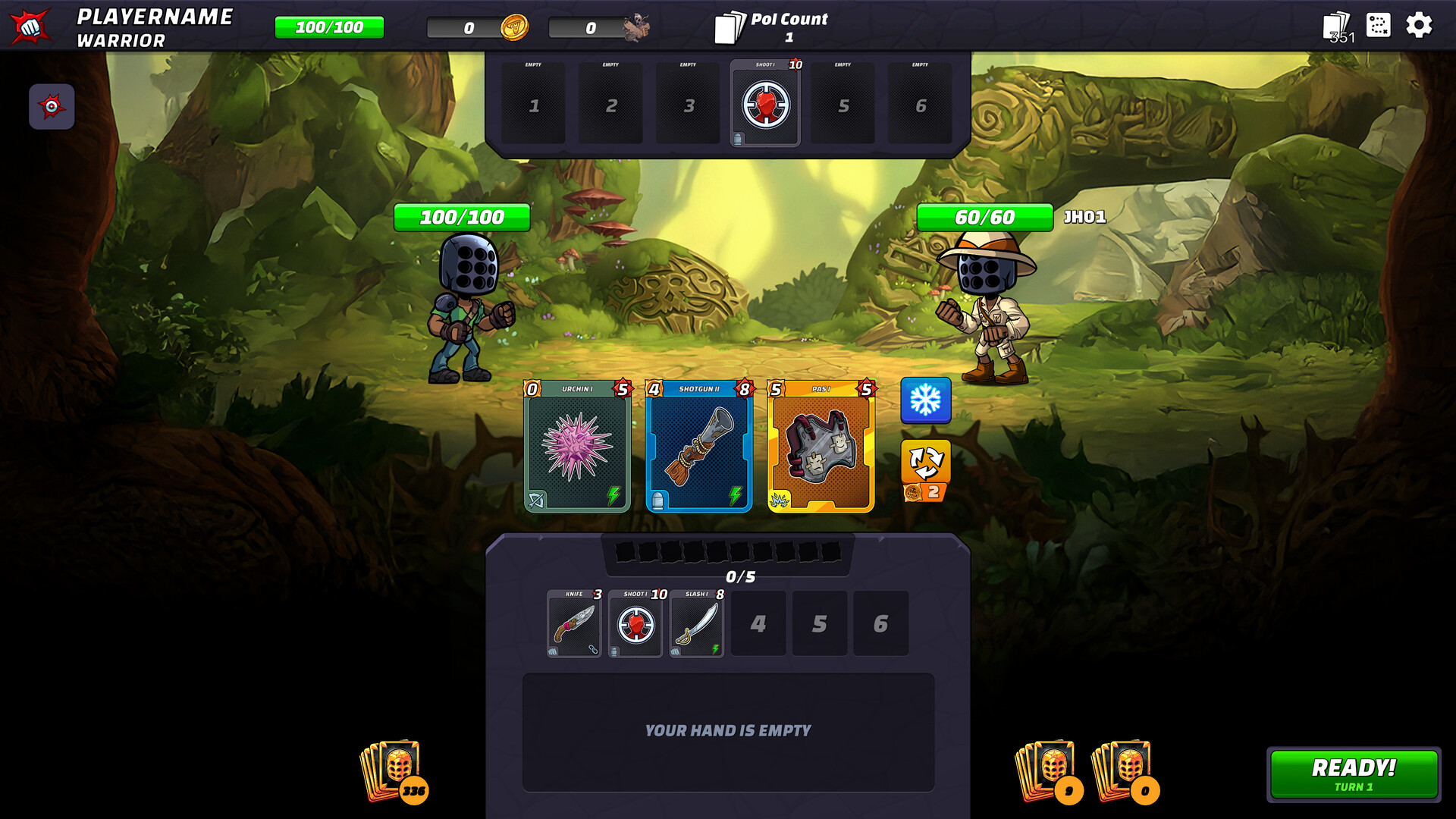This screenshot has height=819, width=1456.
Task: Click JH01's 60/60 health bar
Action: [x=986, y=218]
